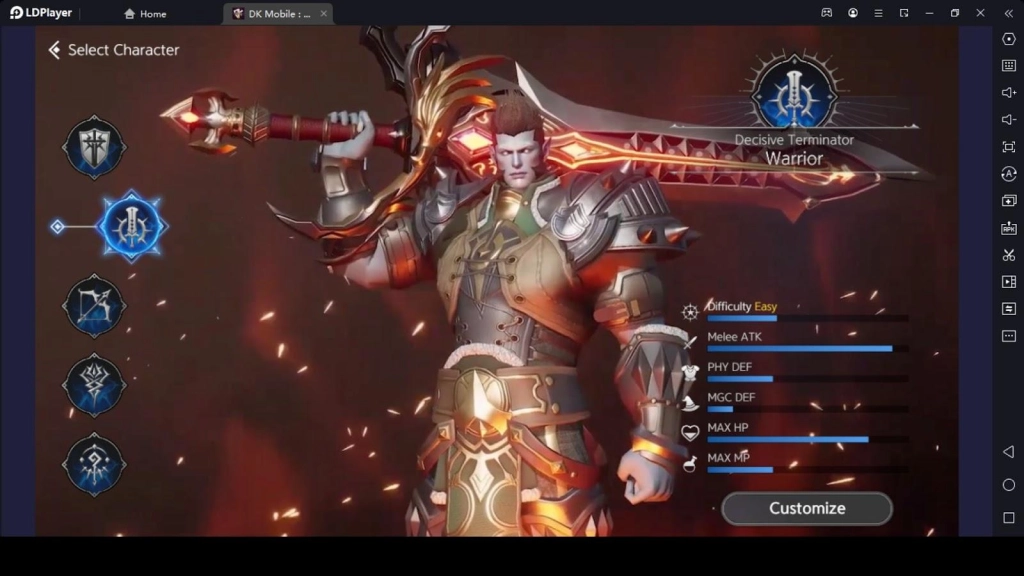Open the gamepad icon in title bar
The height and width of the screenshot is (576, 1024).
(827, 13)
